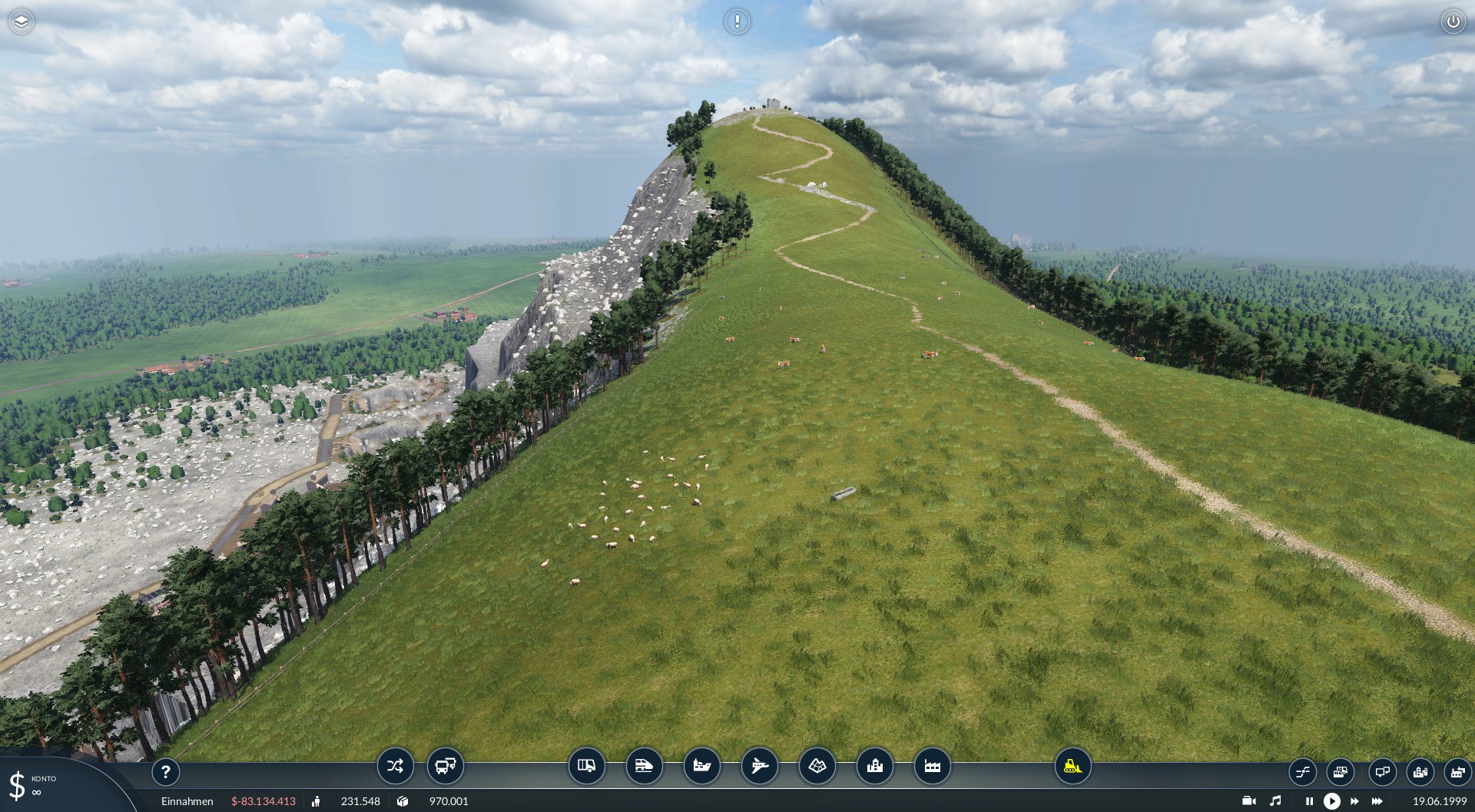Open the factory industry menu
1475x812 pixels.
click(x=932, y=766)
